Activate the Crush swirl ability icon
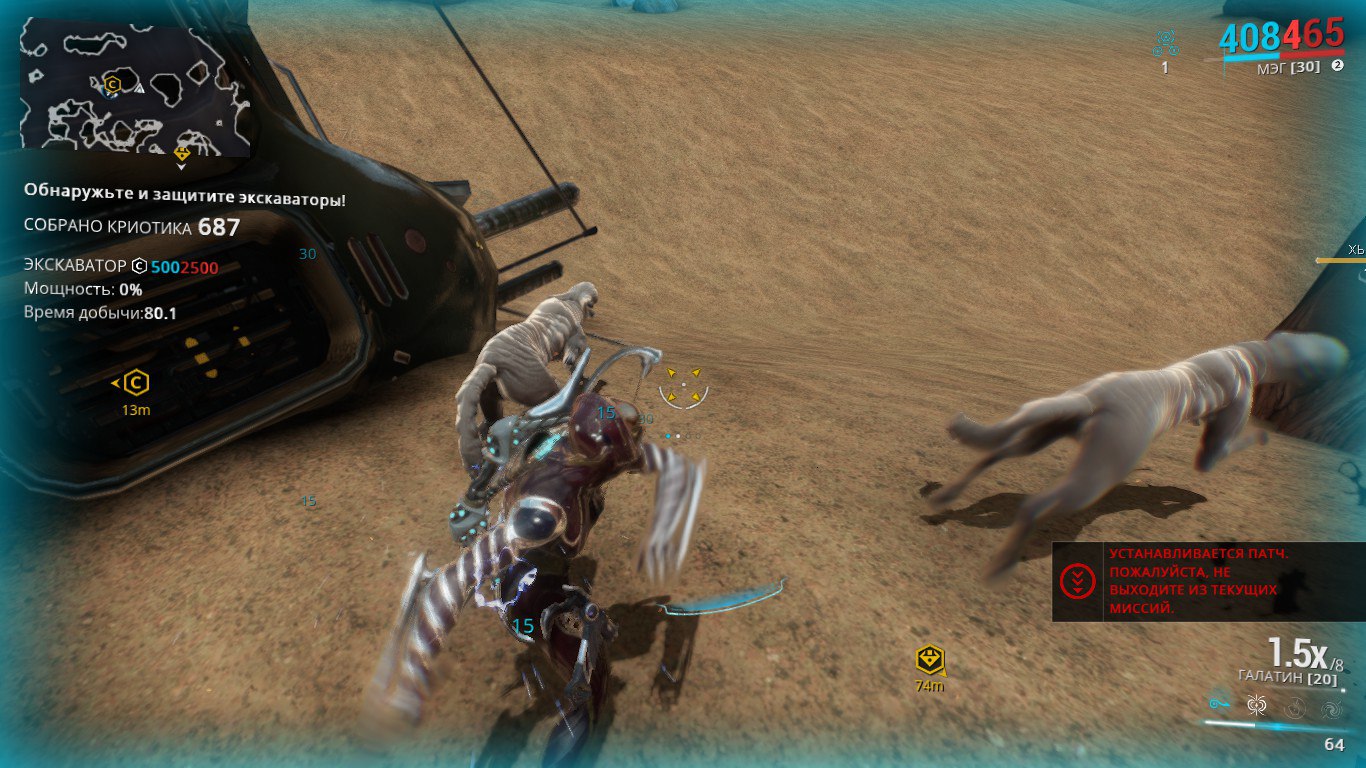Viewport: 1366px width, 768px height. tap(1331, 709)
